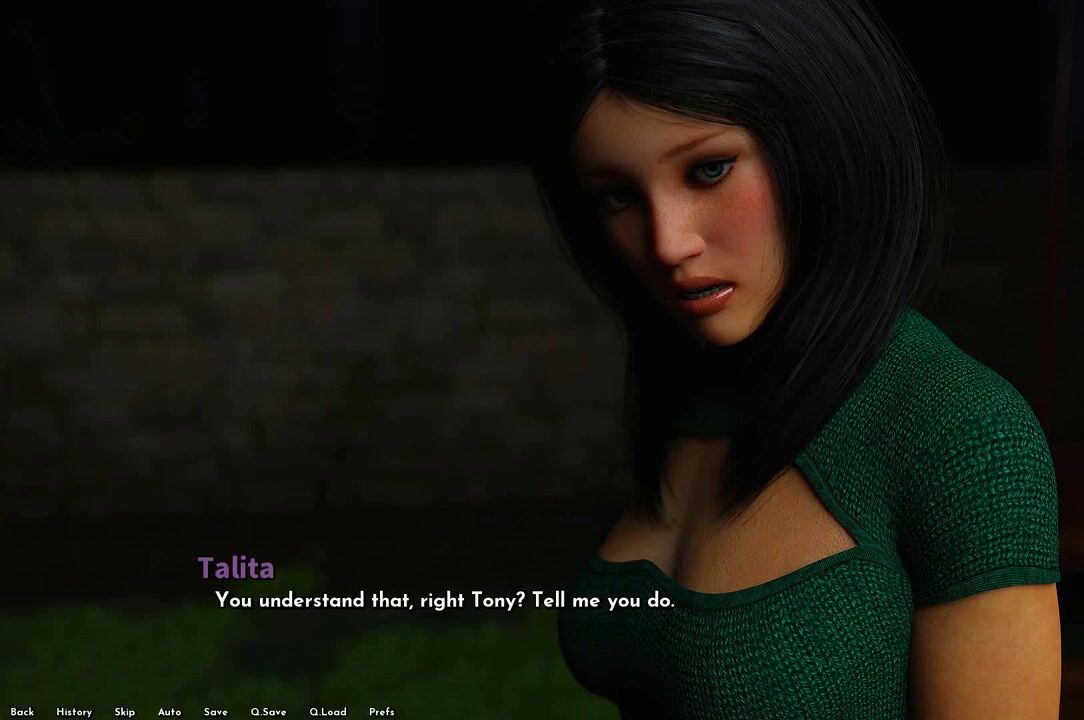Quick save with Q.Save
The width and height of the screenshot is (1084, 720).
(x=268, y=712)
